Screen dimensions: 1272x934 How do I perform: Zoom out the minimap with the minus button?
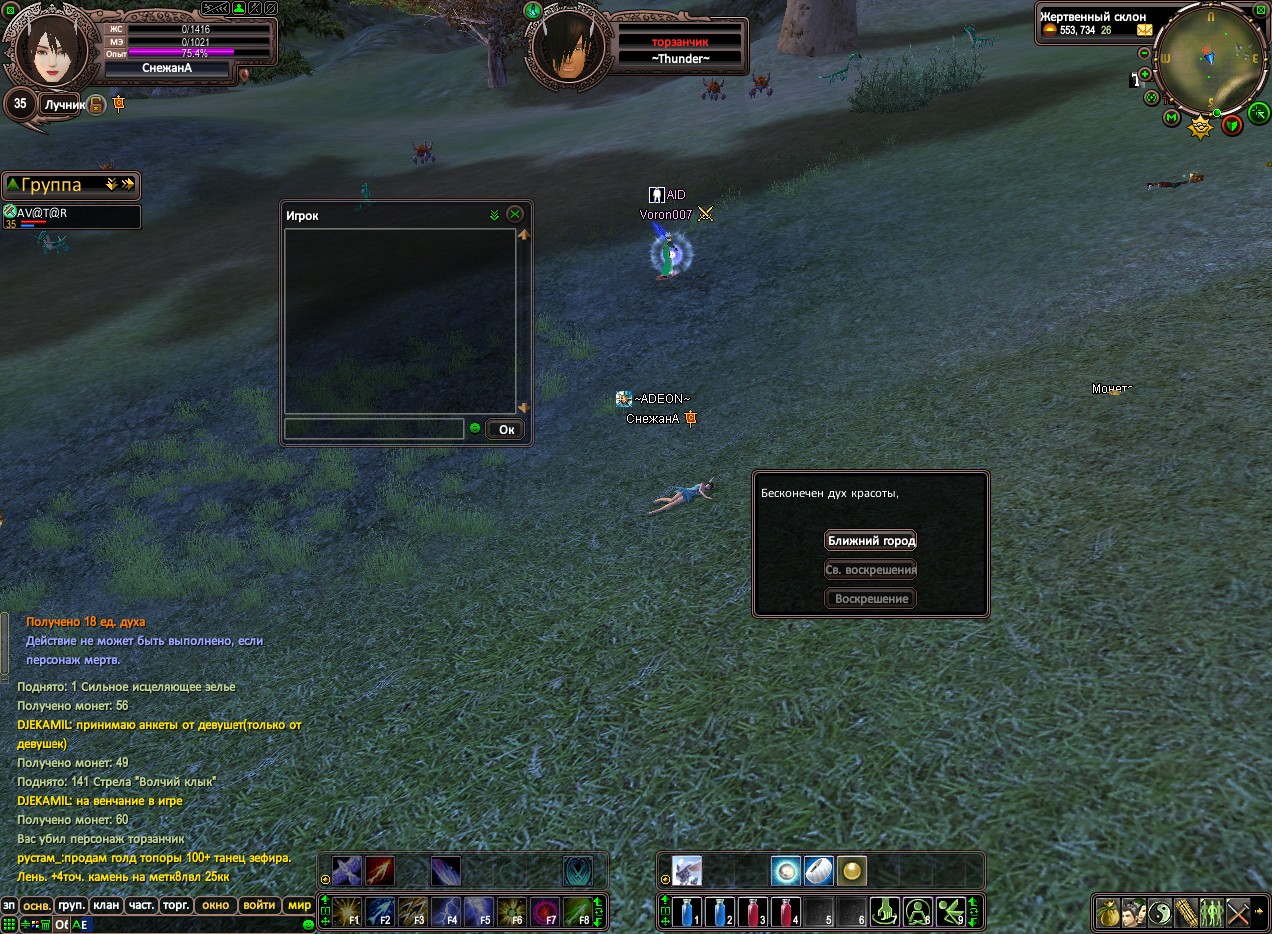pos(1144,53)
